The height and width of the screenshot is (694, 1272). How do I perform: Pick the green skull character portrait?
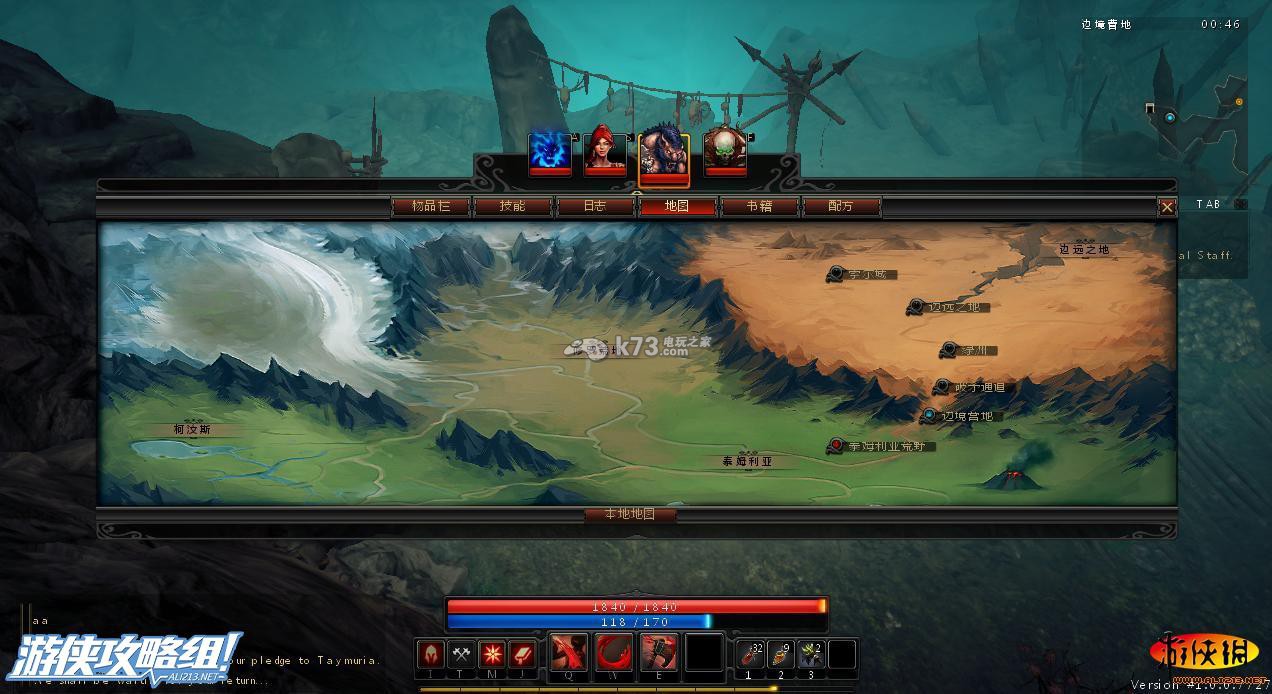coord(724,152)
